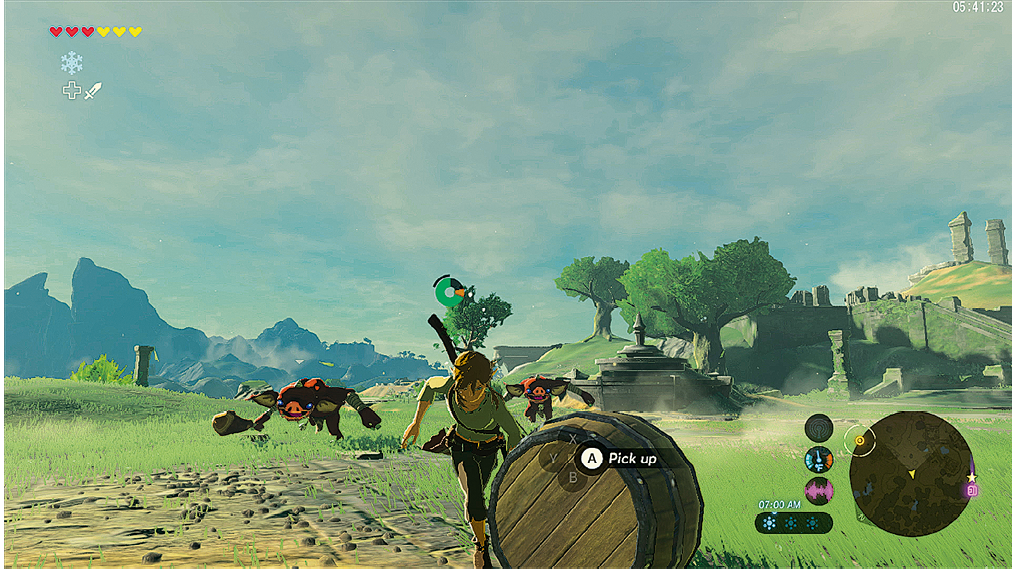
Task: Click the temperature gauge icon
Action: coord(818,459)
